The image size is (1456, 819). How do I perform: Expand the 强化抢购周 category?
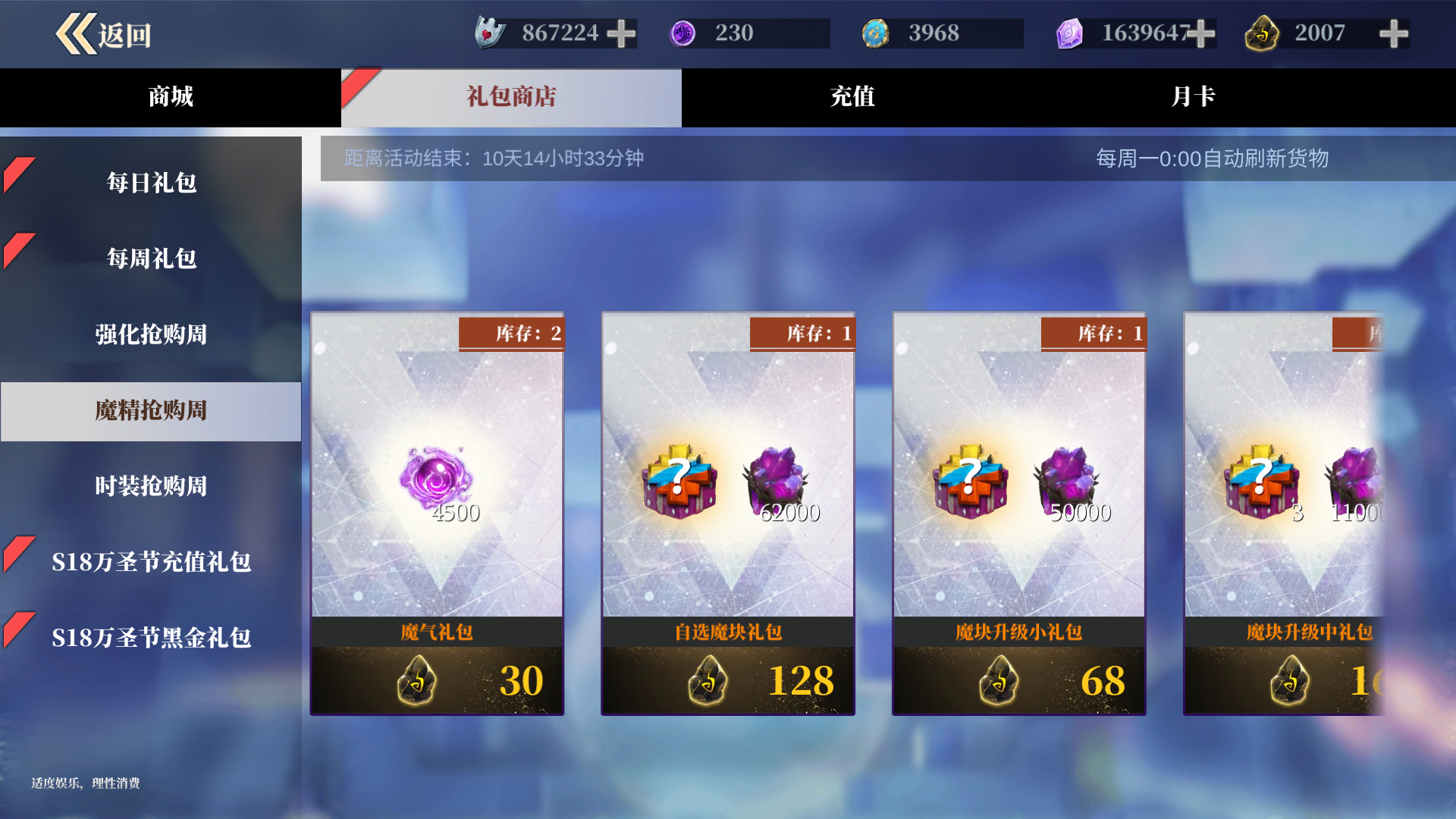tap(151, 334)
